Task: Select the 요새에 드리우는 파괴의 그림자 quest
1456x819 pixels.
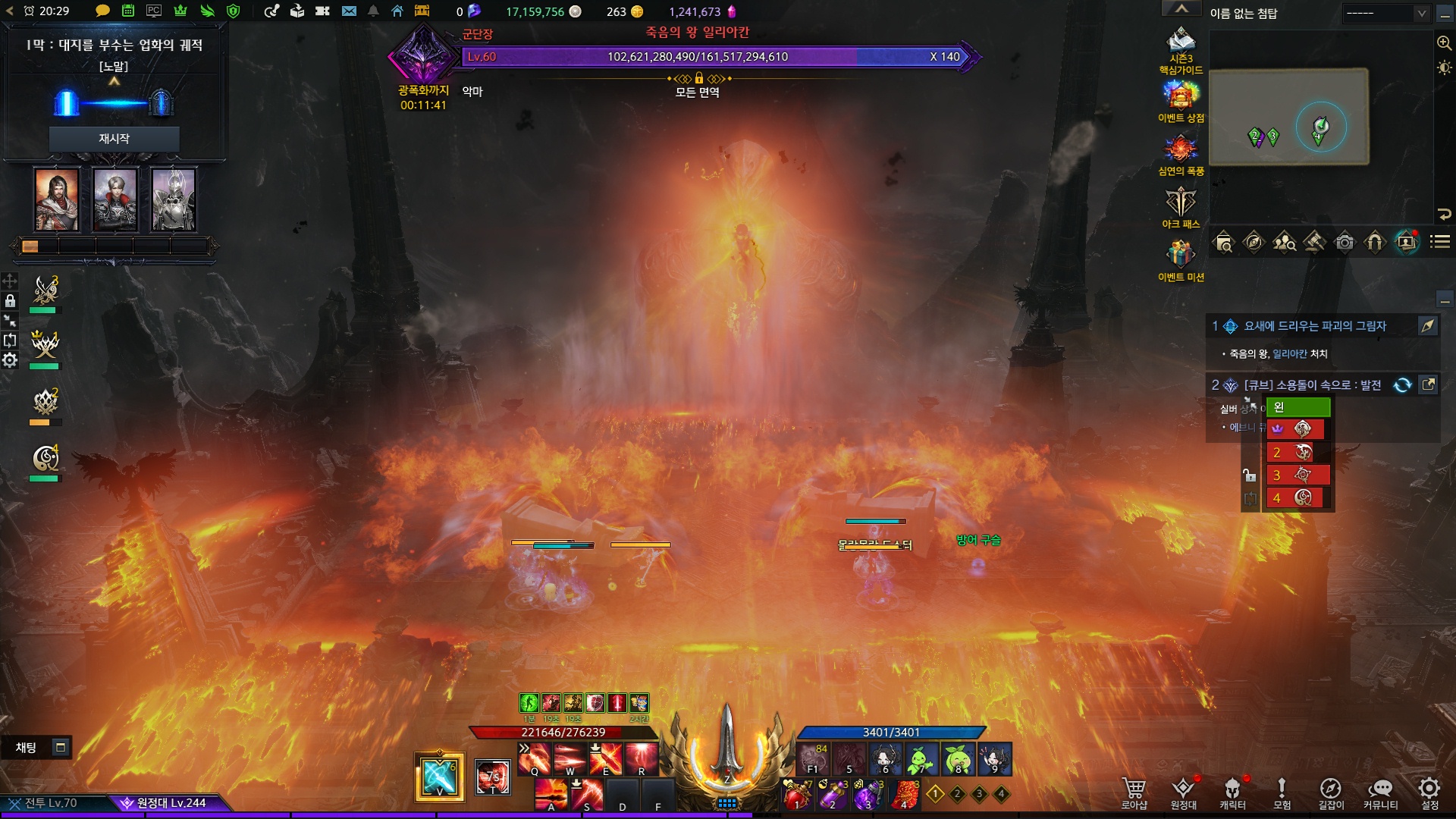Action: click(x=1314, y=326)
